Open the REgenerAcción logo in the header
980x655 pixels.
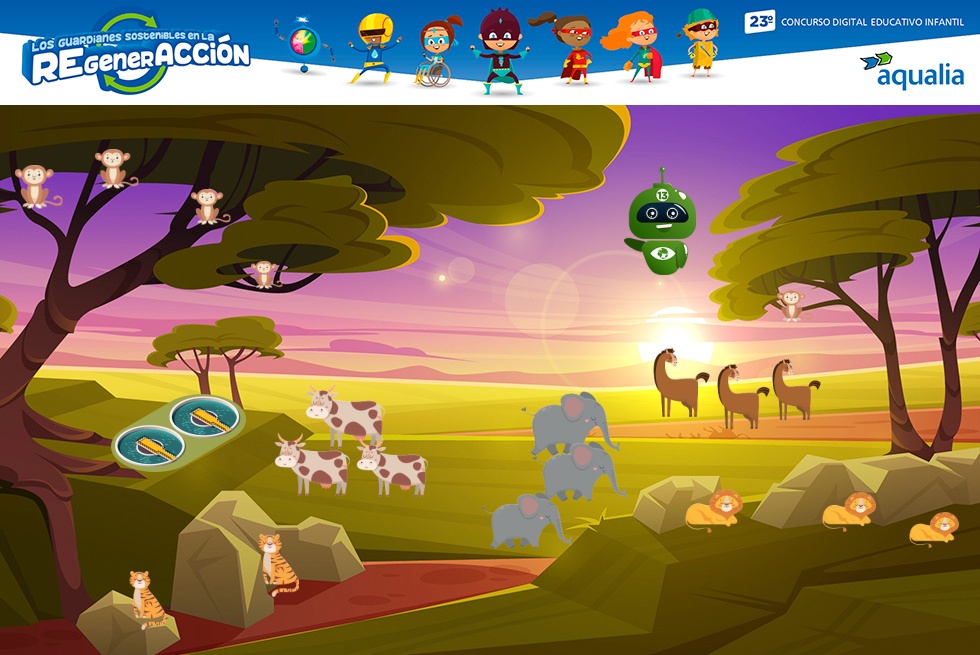click(x=137, y=55)
